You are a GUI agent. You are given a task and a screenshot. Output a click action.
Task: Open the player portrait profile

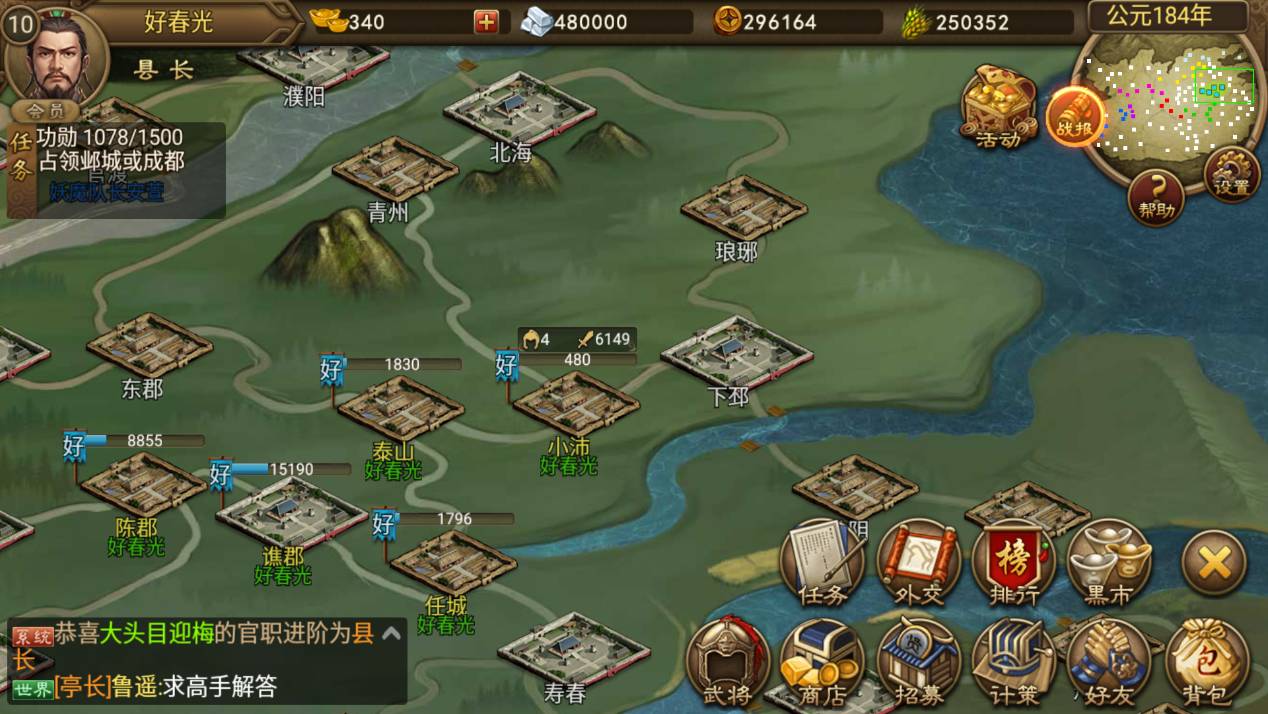click(55, 55)
